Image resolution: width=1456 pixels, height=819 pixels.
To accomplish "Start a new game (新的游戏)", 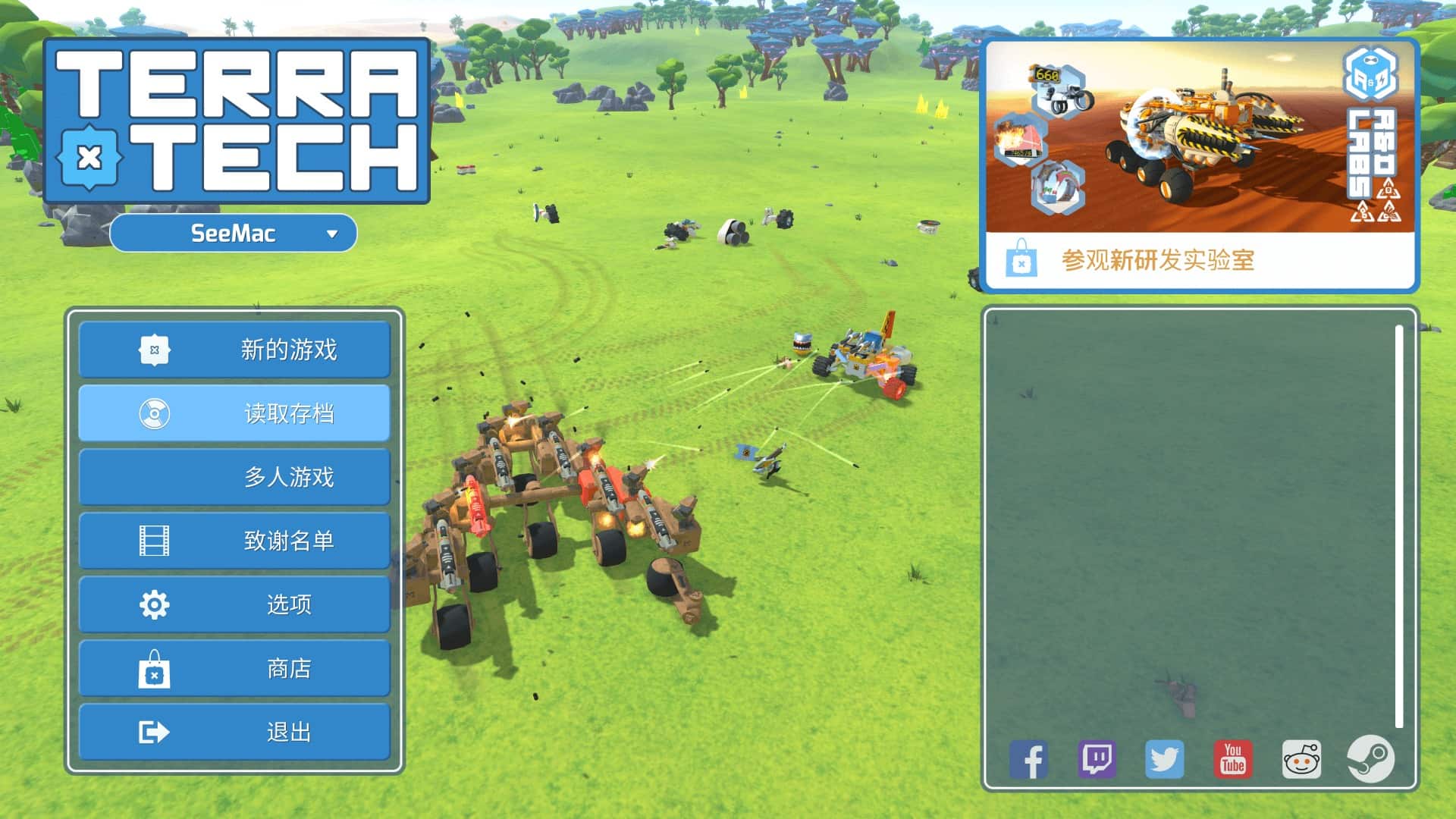I will pos(234,350).
